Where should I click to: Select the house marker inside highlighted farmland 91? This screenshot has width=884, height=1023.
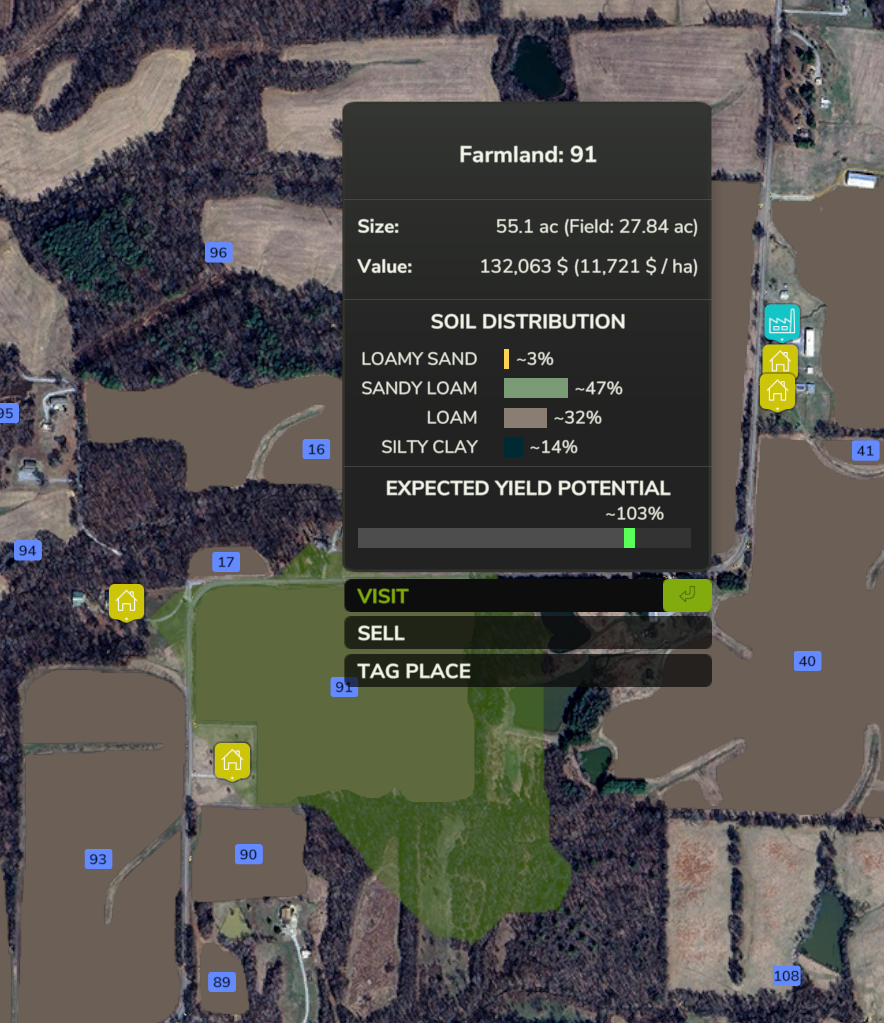tap(232, 760)
